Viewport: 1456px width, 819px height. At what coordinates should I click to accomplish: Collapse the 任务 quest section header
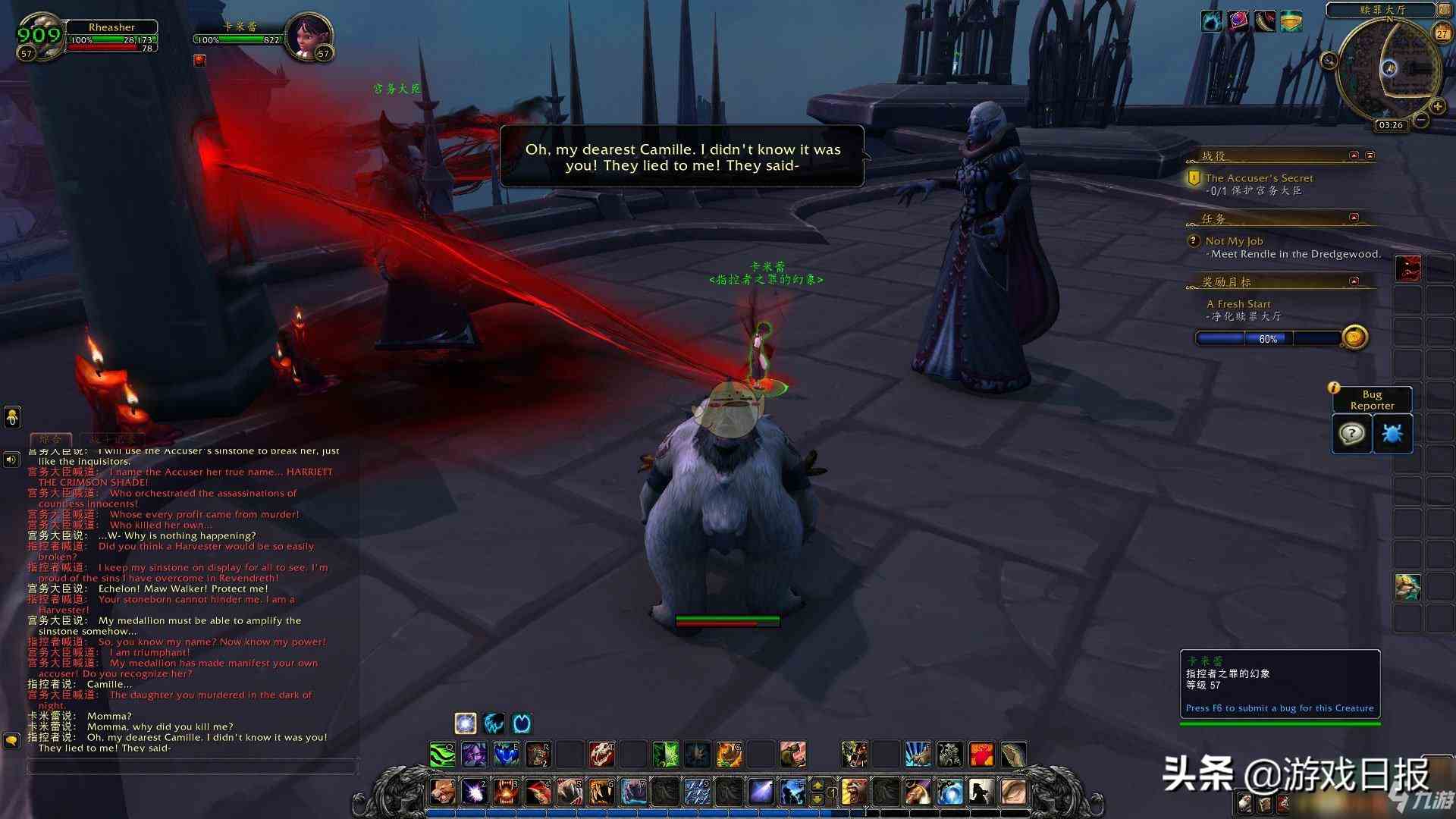click(x=1354, y=218)
